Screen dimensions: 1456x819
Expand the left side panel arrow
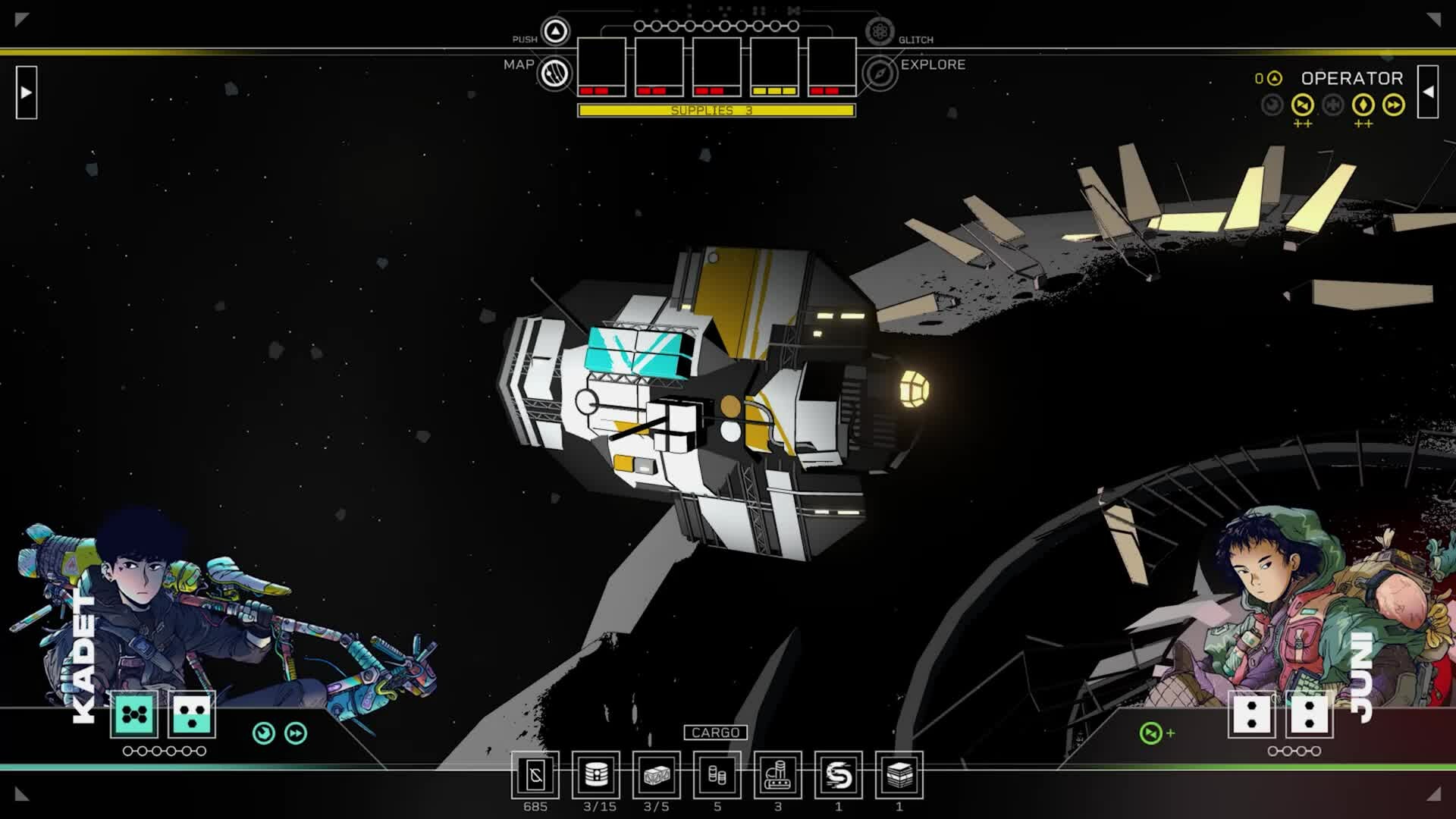click(x=27, y=93)
